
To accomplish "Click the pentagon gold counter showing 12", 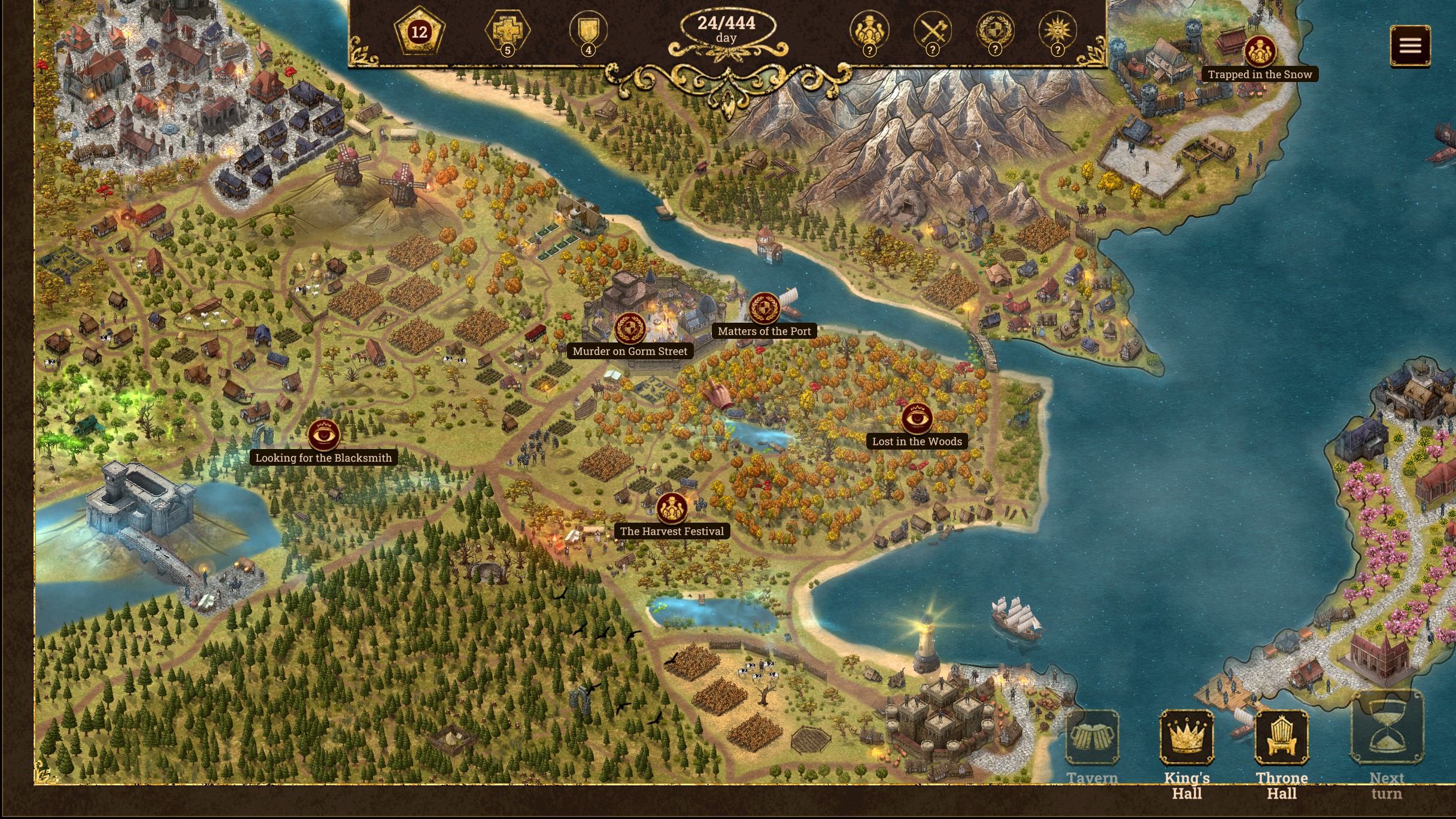I will tap(419, 31).
